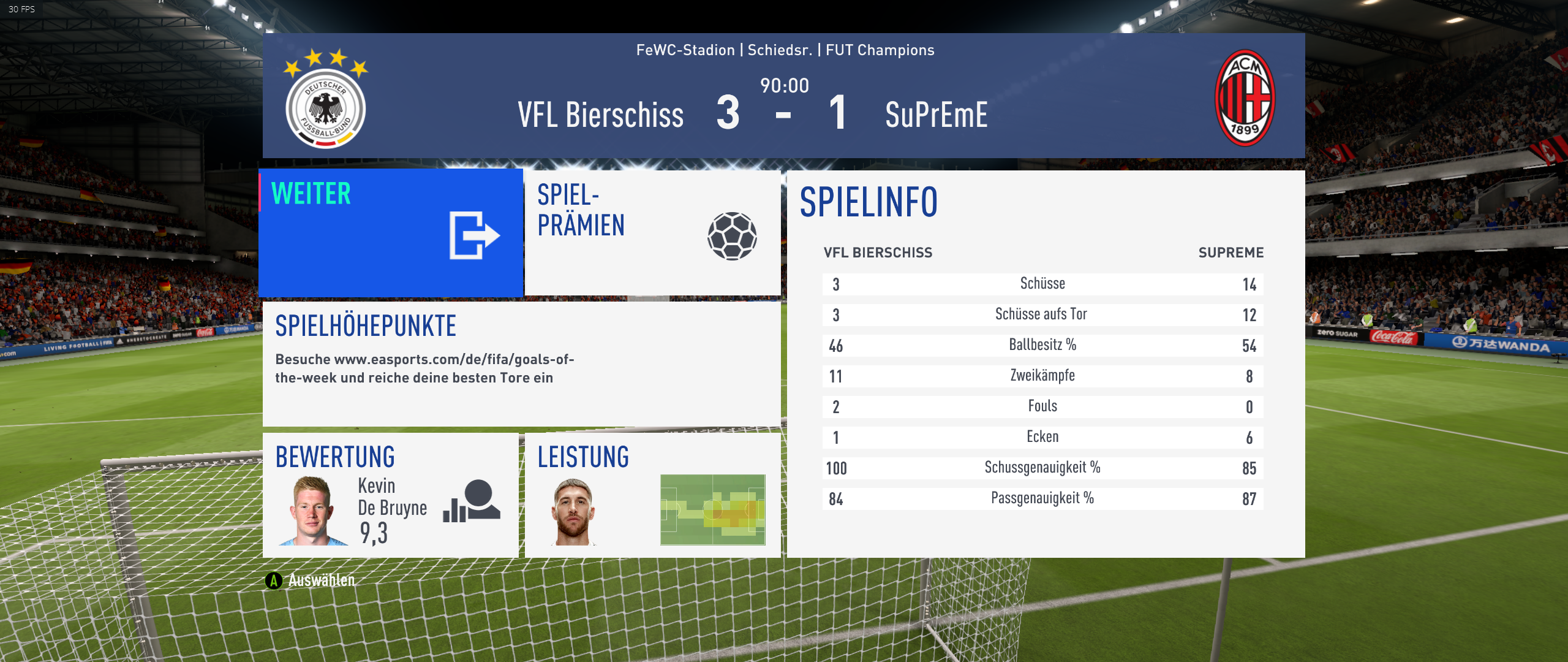Open the SPIELHÖHEPUNKTE panel

click(521, 363)
